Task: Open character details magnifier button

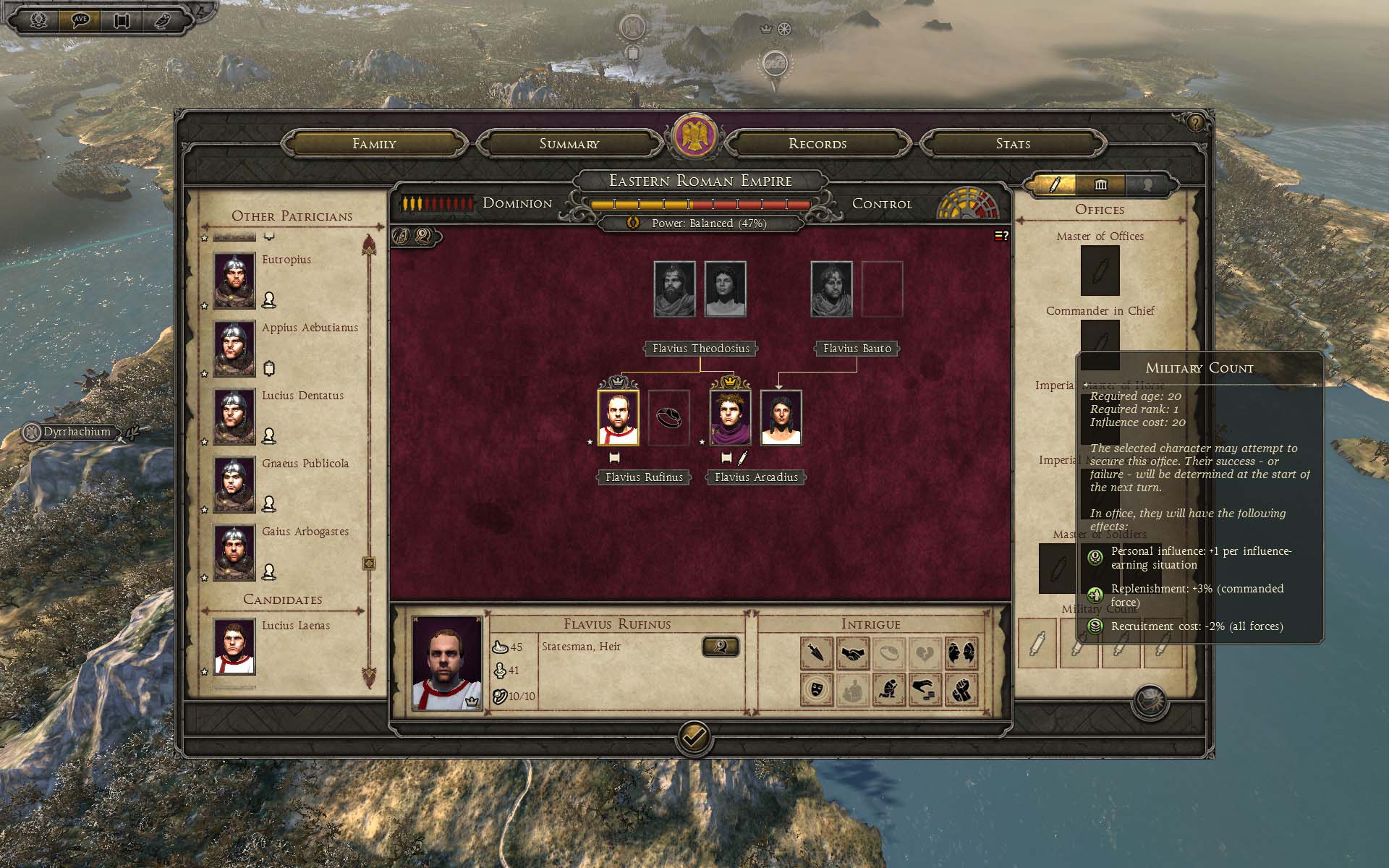Action: click(720, 647)
